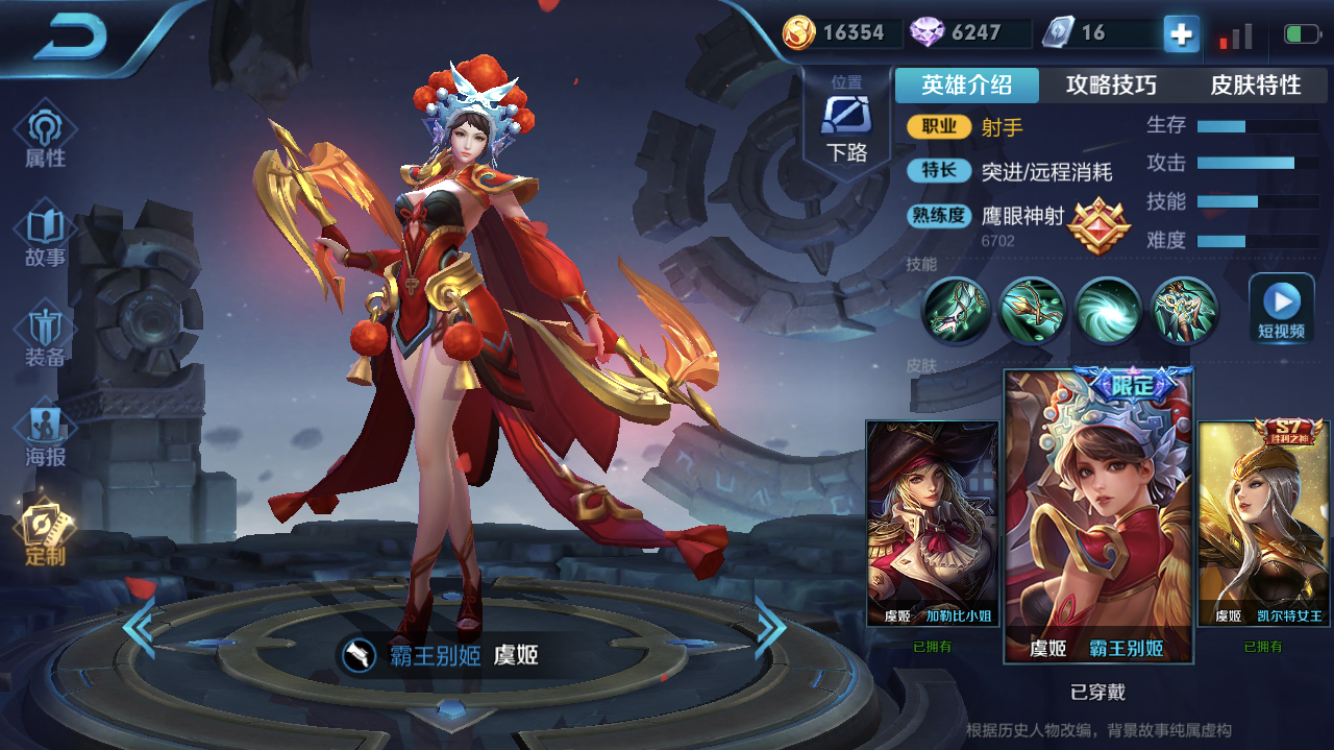Viewport: 1334px width, 750px height.
Task: Show the previous hero with left arrow
Action: tap(139, 627)
